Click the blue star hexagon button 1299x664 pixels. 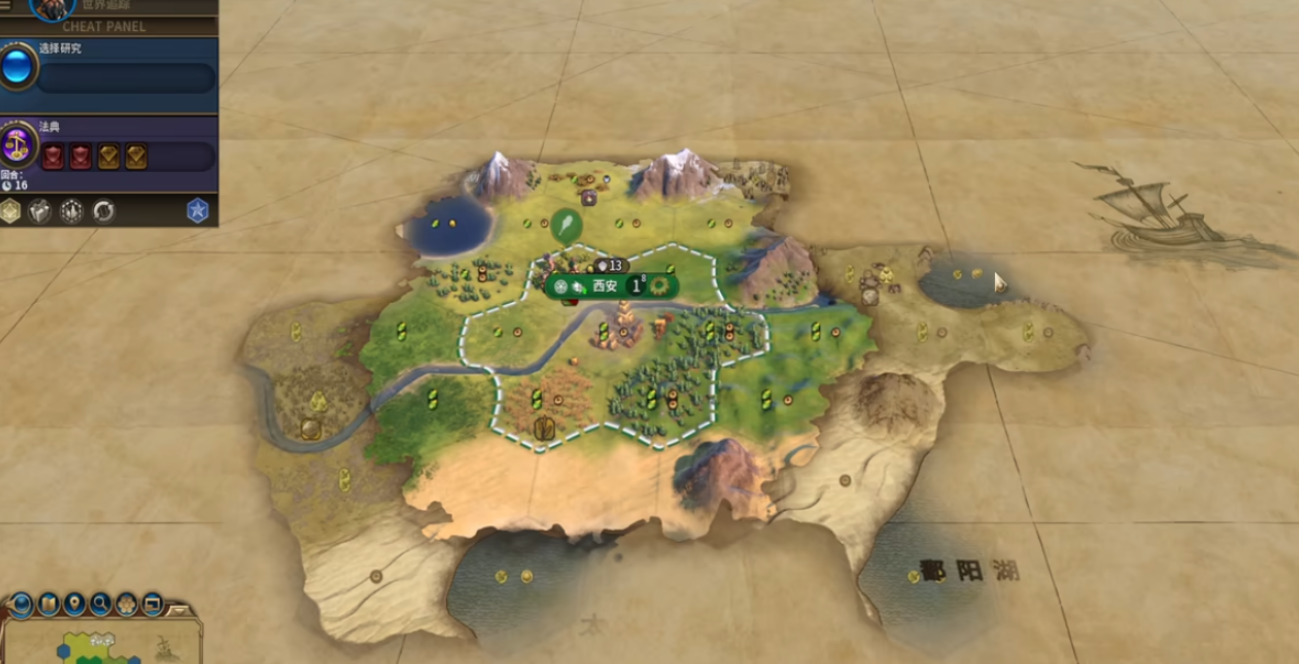[x=198, y=211]
